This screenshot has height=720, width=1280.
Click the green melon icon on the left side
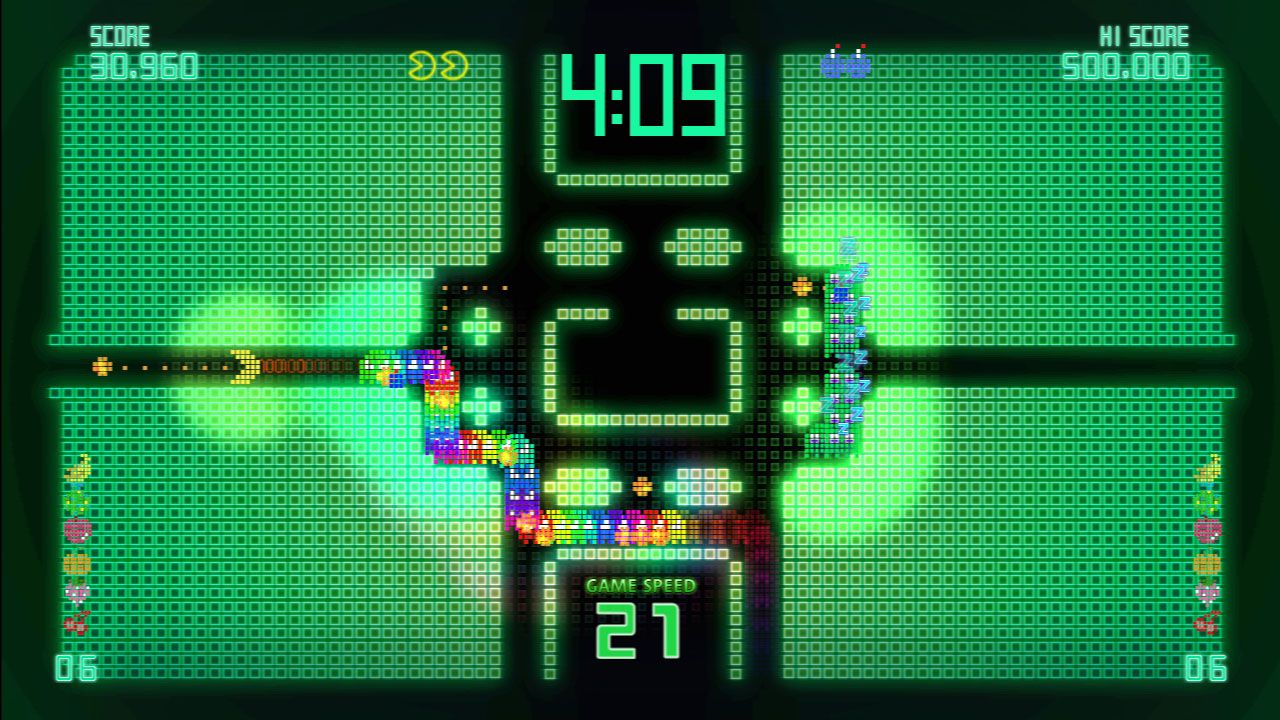tap(76, 501)
